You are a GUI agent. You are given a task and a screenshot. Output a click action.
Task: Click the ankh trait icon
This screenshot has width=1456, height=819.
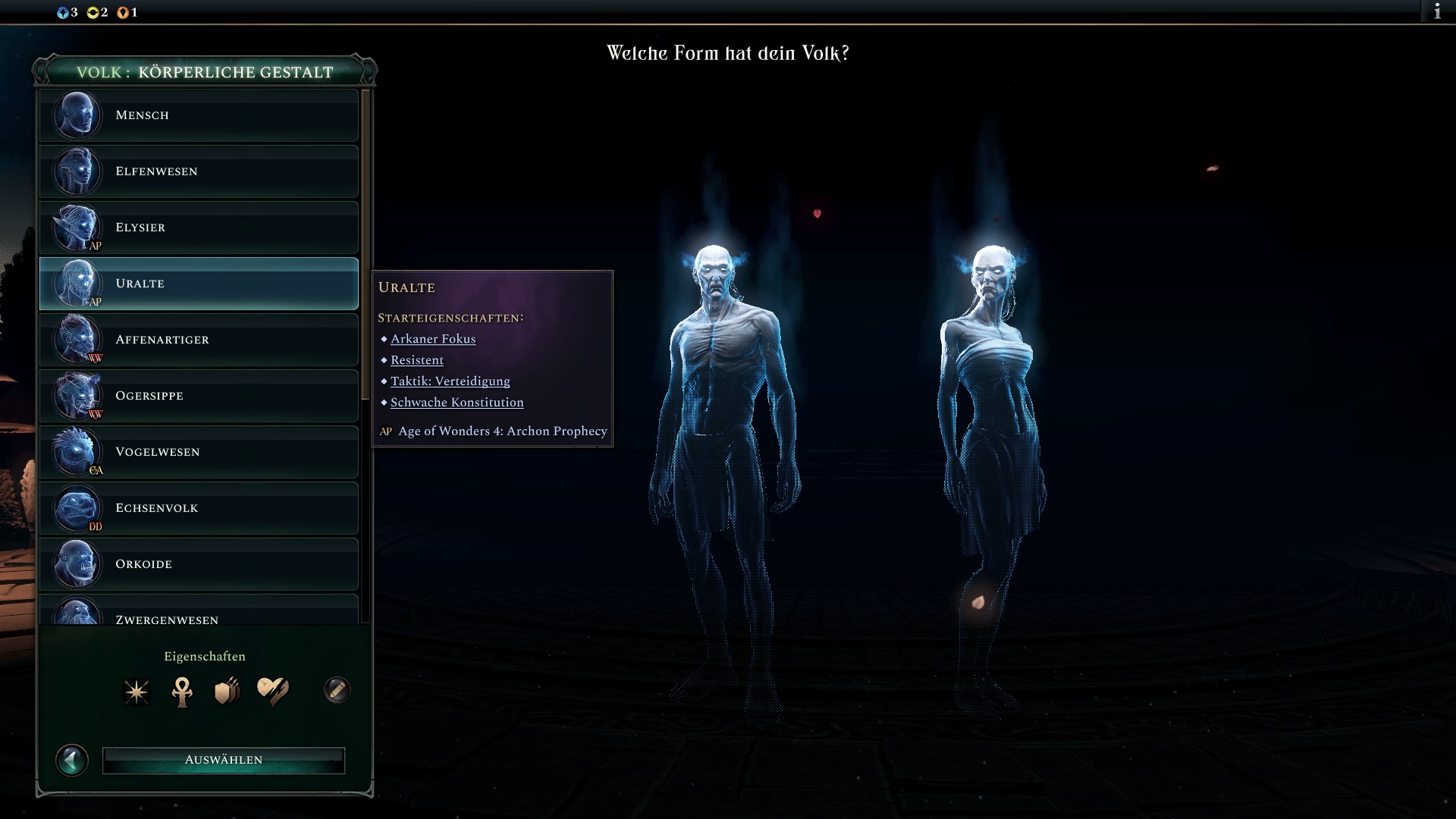182,692
